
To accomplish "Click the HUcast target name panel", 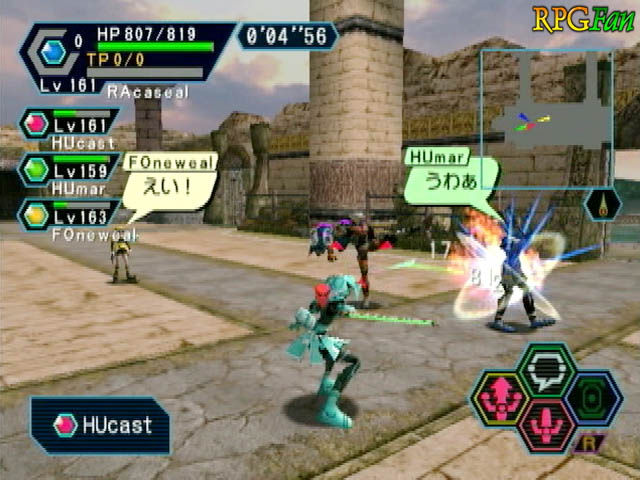I will (100, 425).
